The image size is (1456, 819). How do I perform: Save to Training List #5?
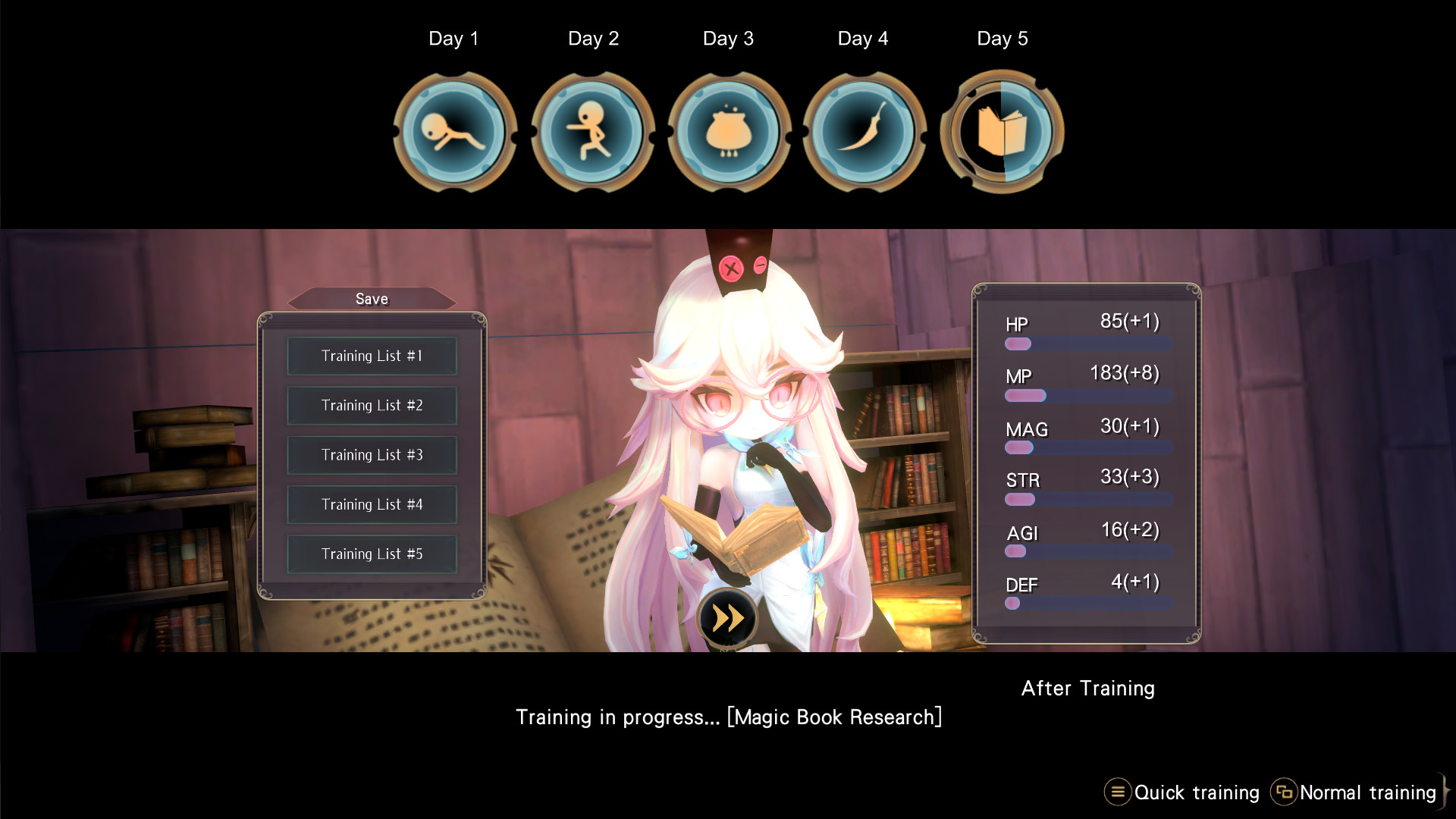coord(372,554)
